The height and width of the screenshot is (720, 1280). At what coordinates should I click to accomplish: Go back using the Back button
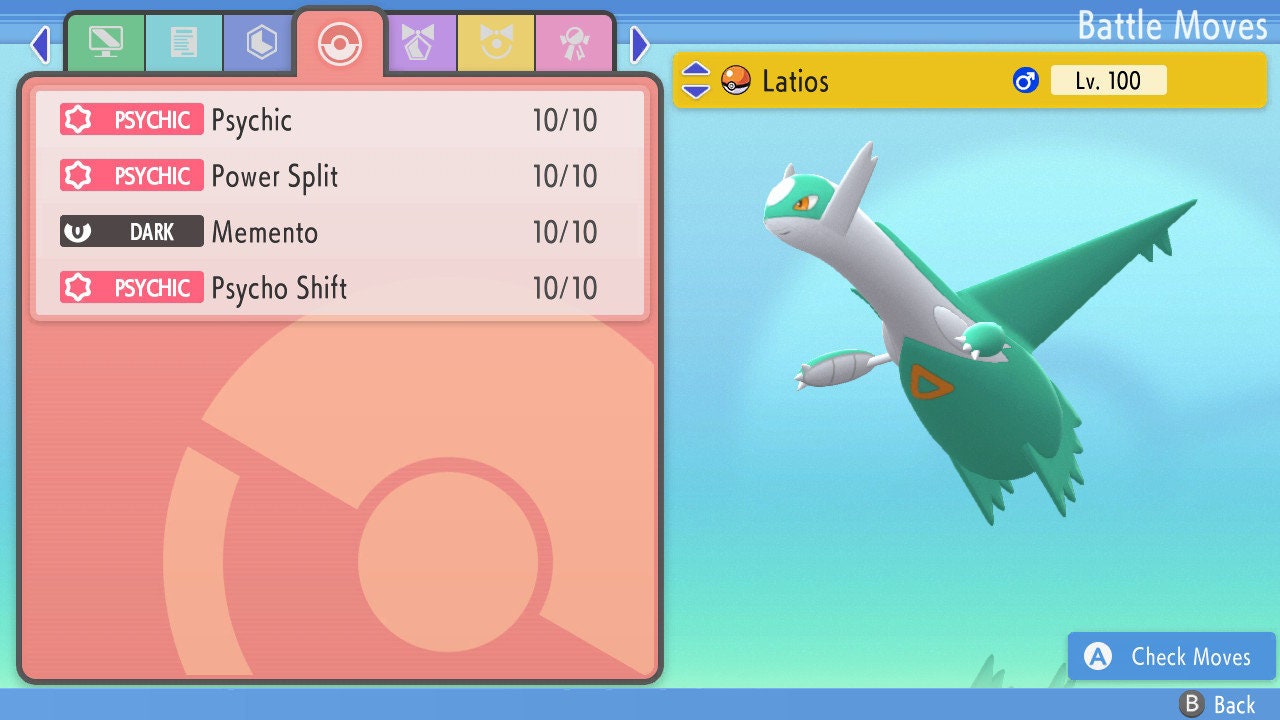(x=1218, y=705)
